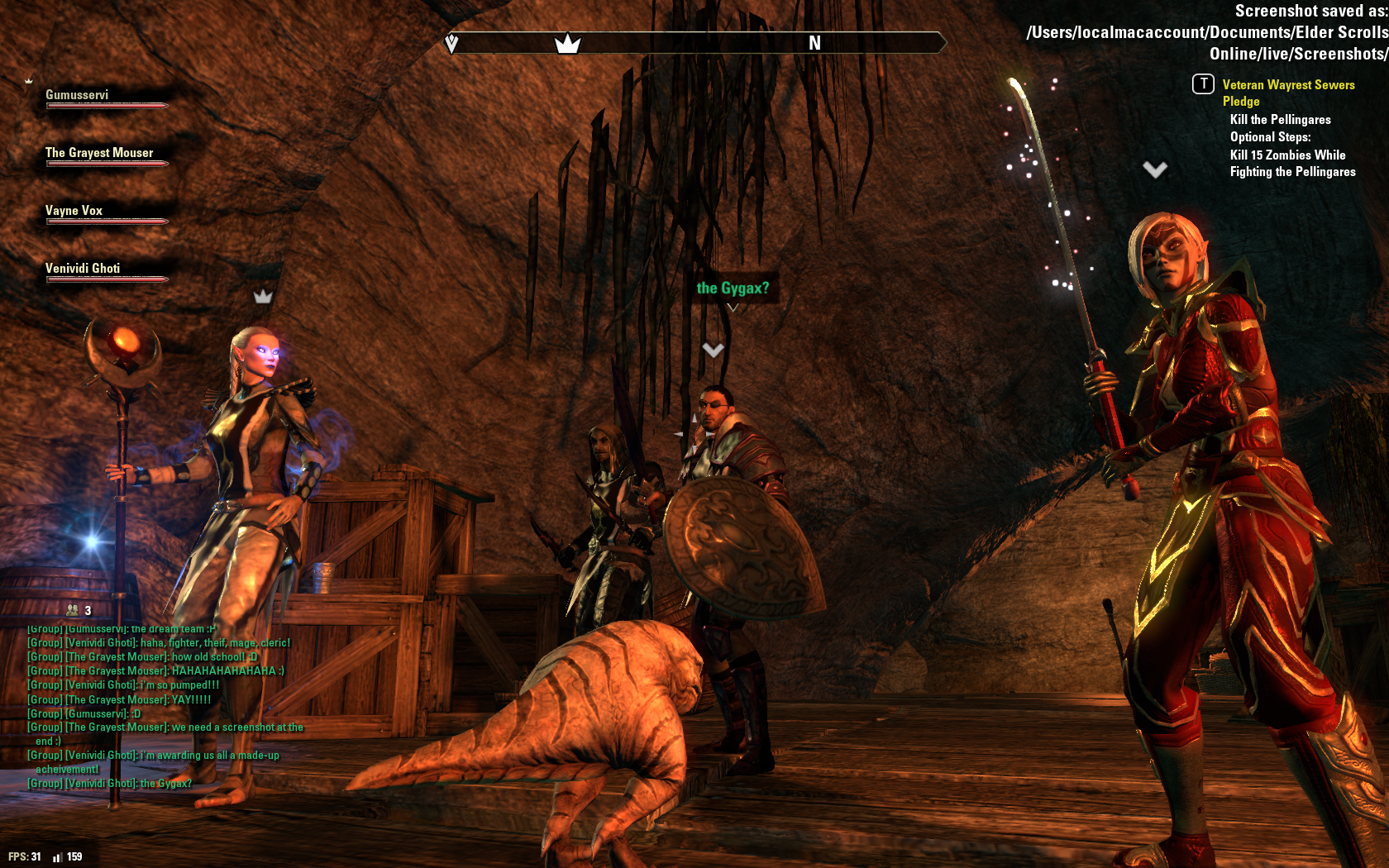1389x868 pixels.
Task: Open the group members count icon
Action: click(x=74, y=610)
